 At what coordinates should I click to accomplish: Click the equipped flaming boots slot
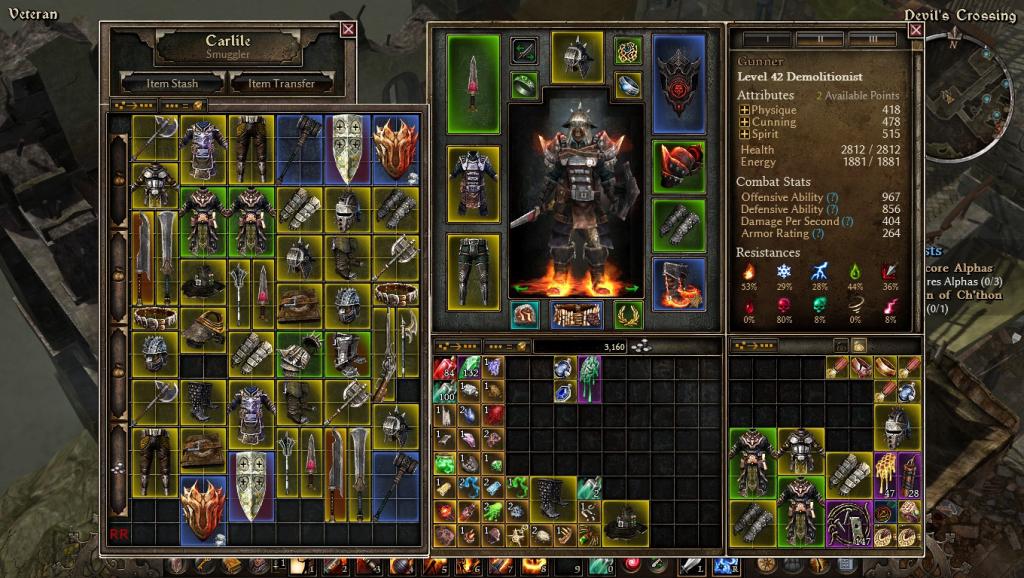(679, 283)
